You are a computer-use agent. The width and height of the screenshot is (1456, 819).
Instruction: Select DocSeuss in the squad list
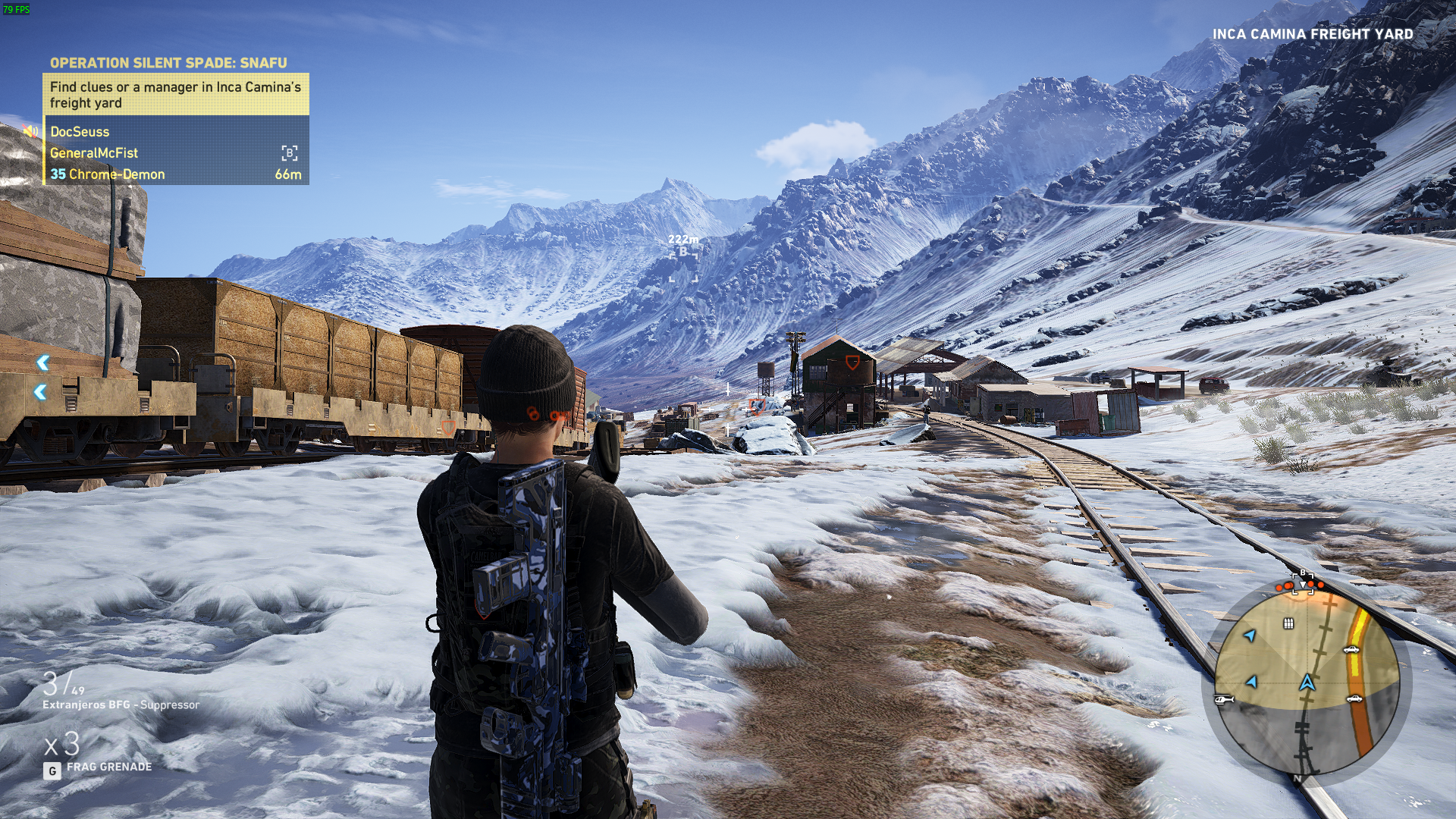point(80,132)
